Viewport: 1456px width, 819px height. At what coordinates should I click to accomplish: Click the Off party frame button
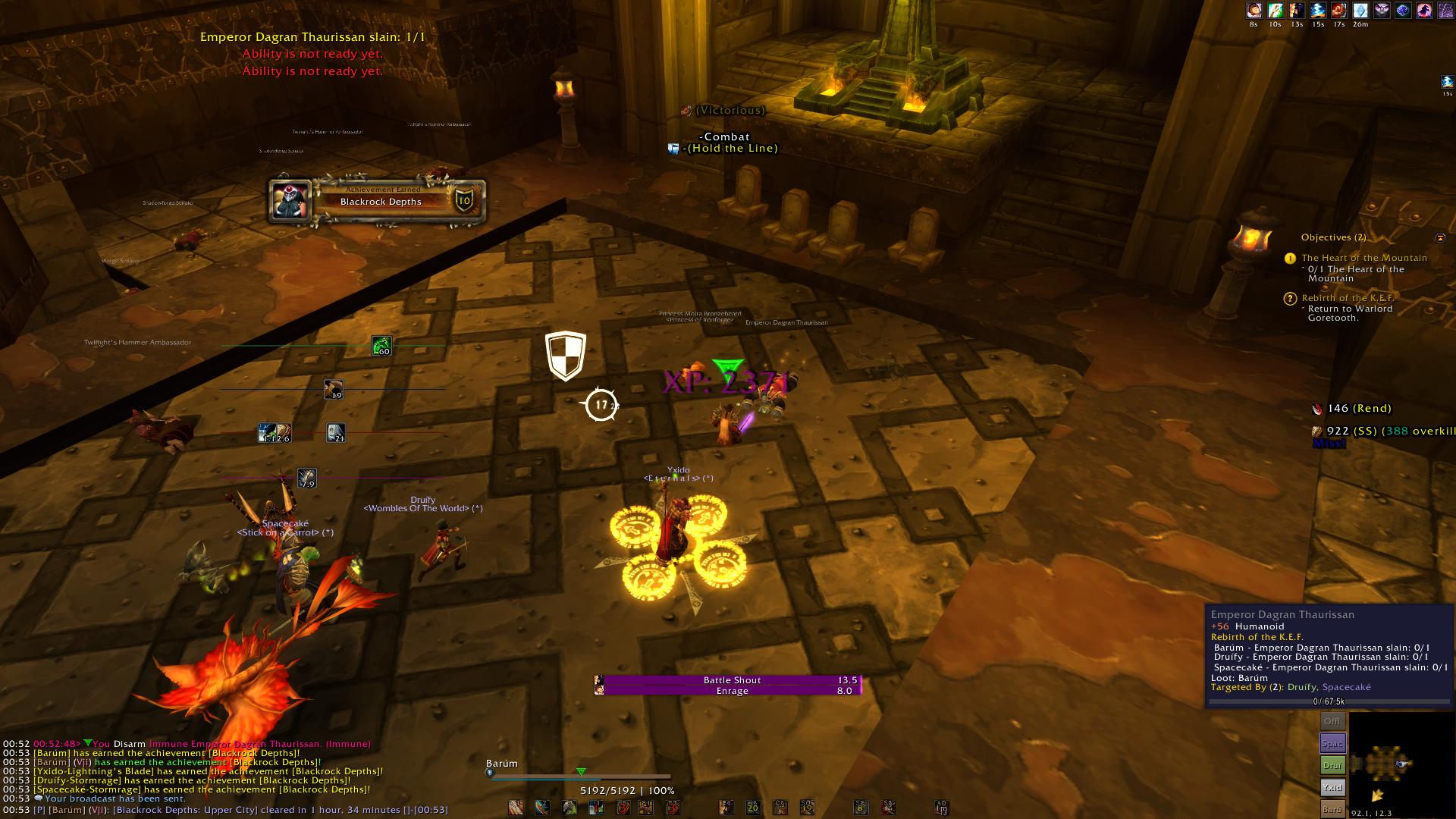[1332, 721]
